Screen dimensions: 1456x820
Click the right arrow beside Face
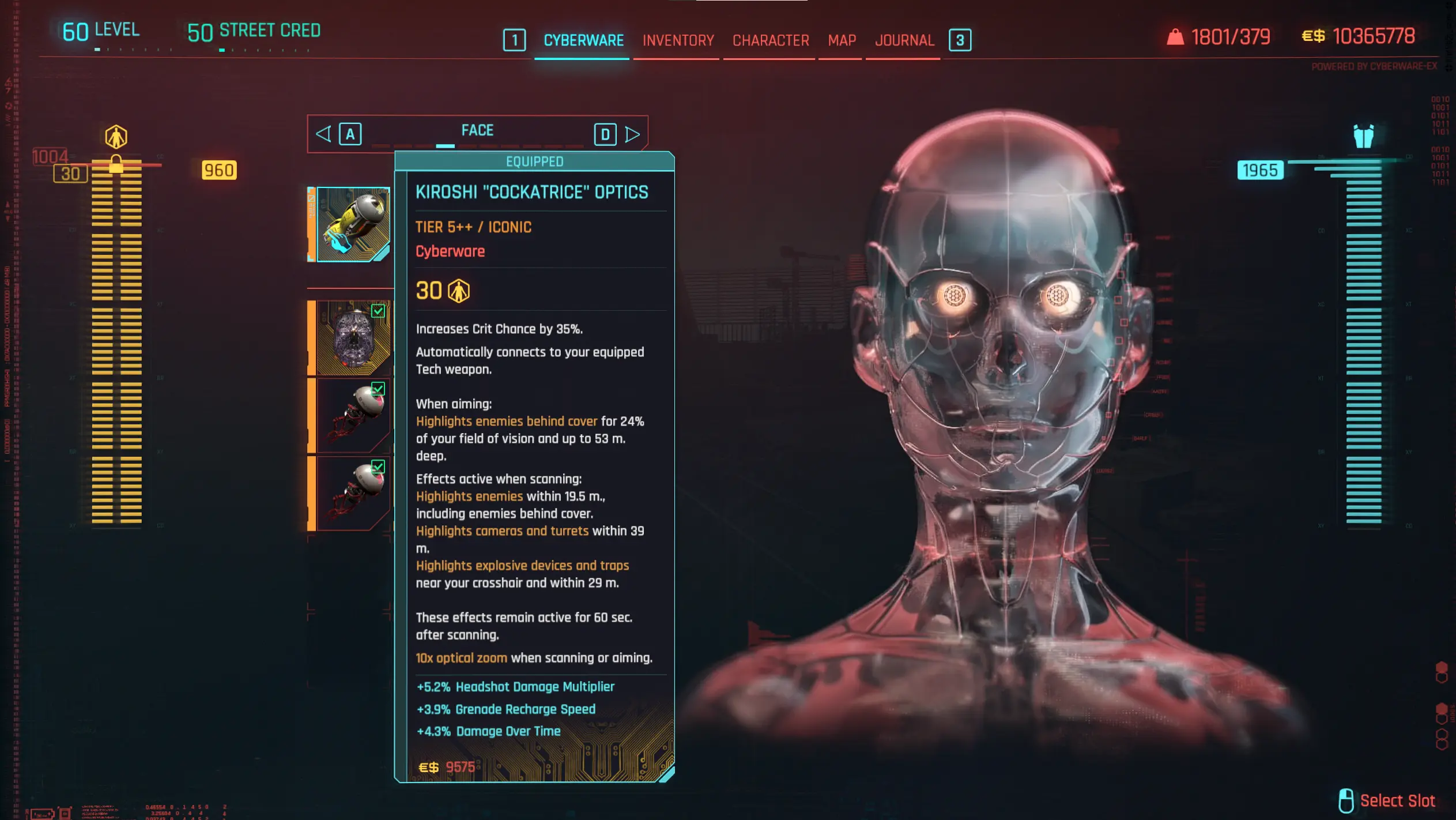click(x=632, y=134)
